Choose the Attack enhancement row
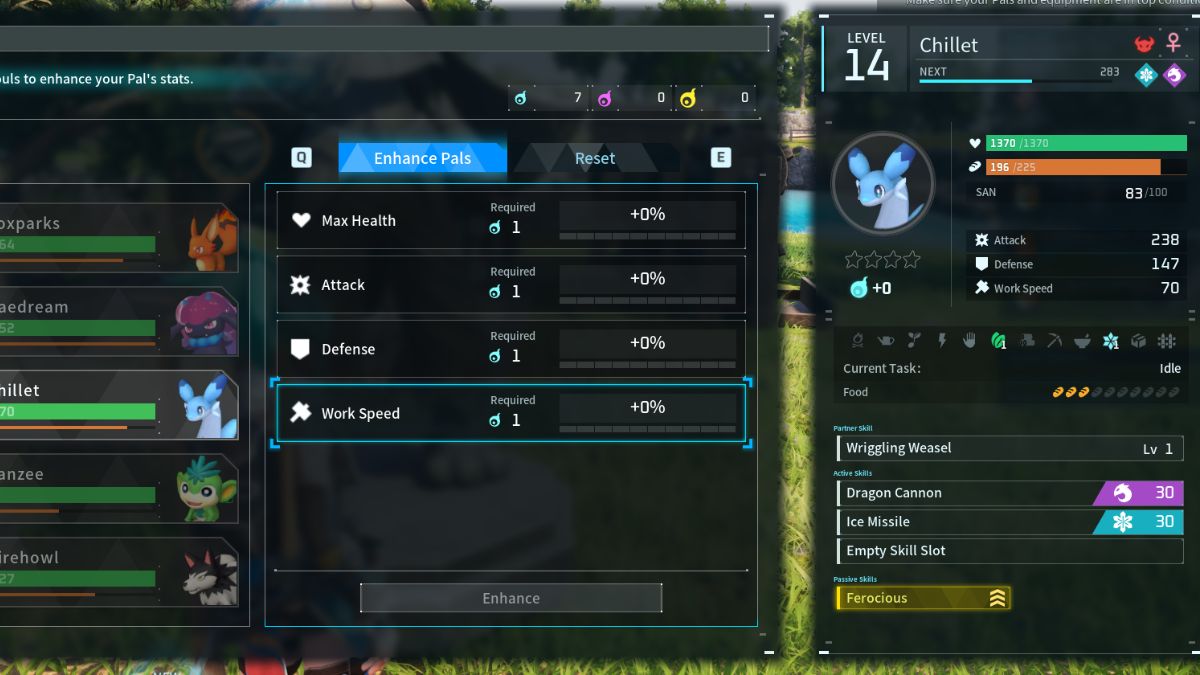This screenshot has height=675, width=1200. coord(510,285)
